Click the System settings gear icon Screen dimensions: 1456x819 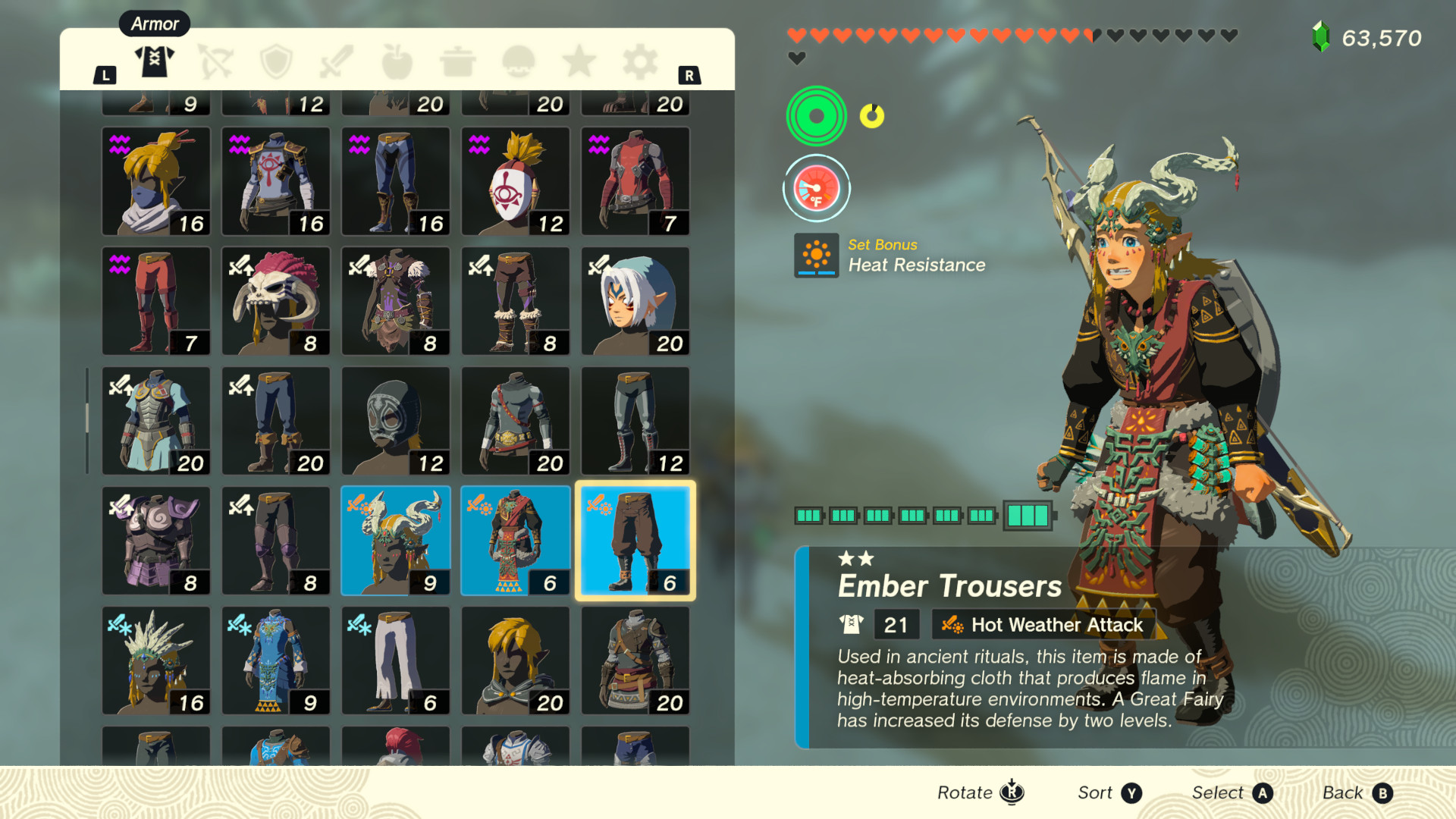pyautogui.click(x=640, y=61)
